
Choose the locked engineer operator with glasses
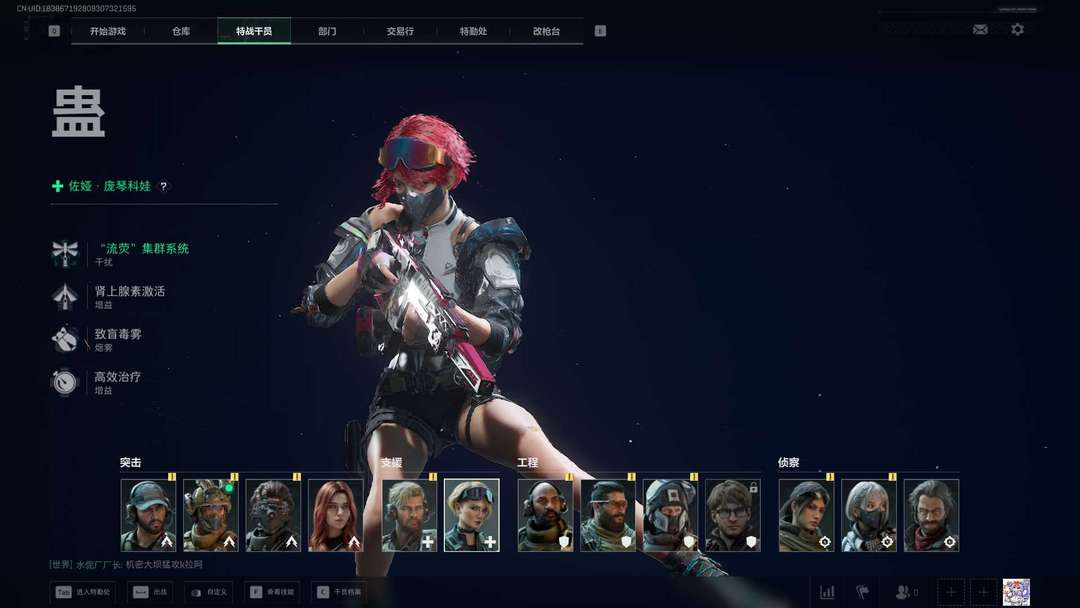(733, 515)
